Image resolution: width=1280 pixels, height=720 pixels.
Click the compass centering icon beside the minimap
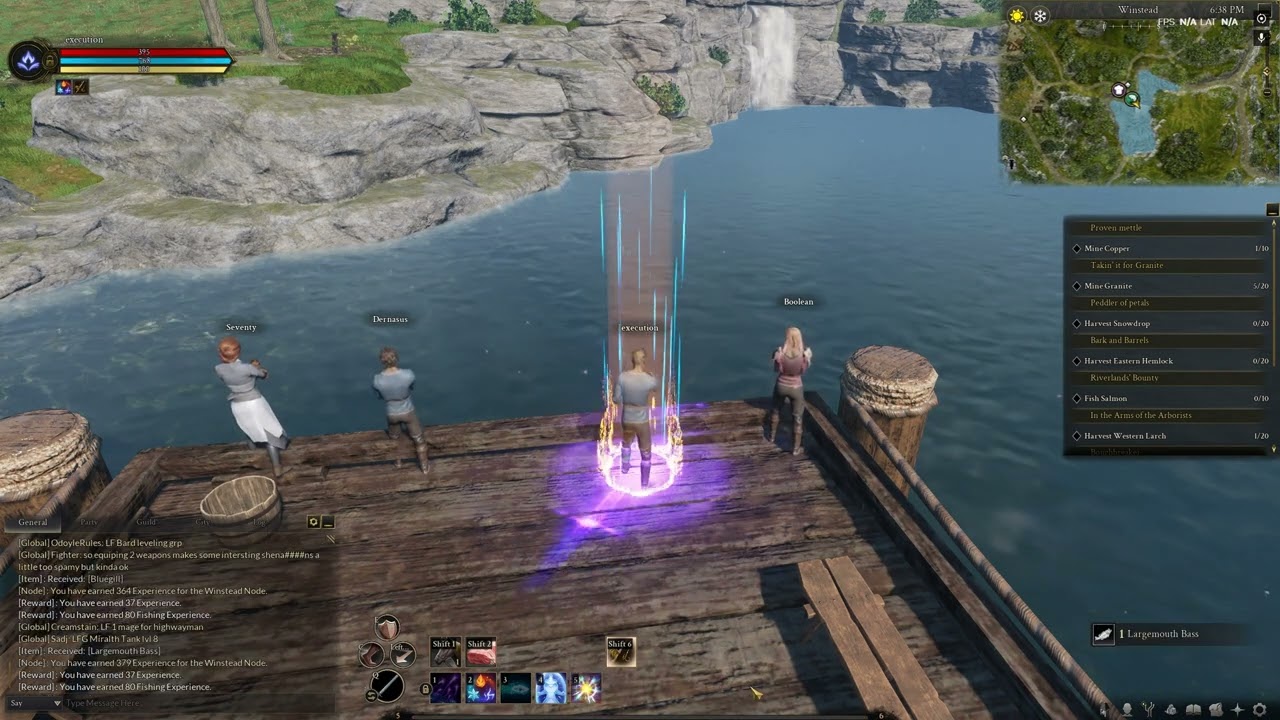click(x=1261, y=19)
